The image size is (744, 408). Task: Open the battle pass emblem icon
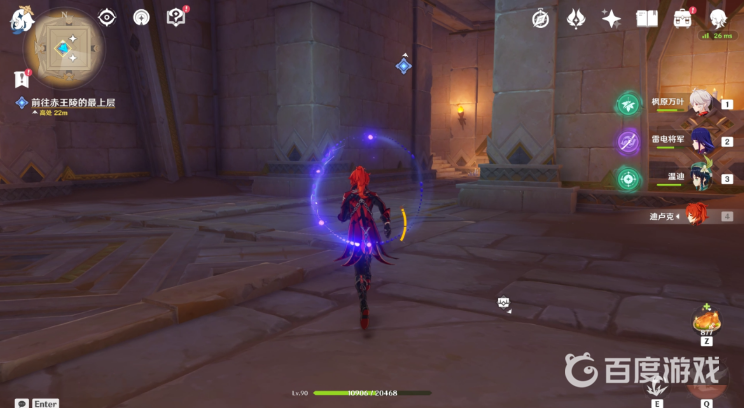click(x=576, y=18)
